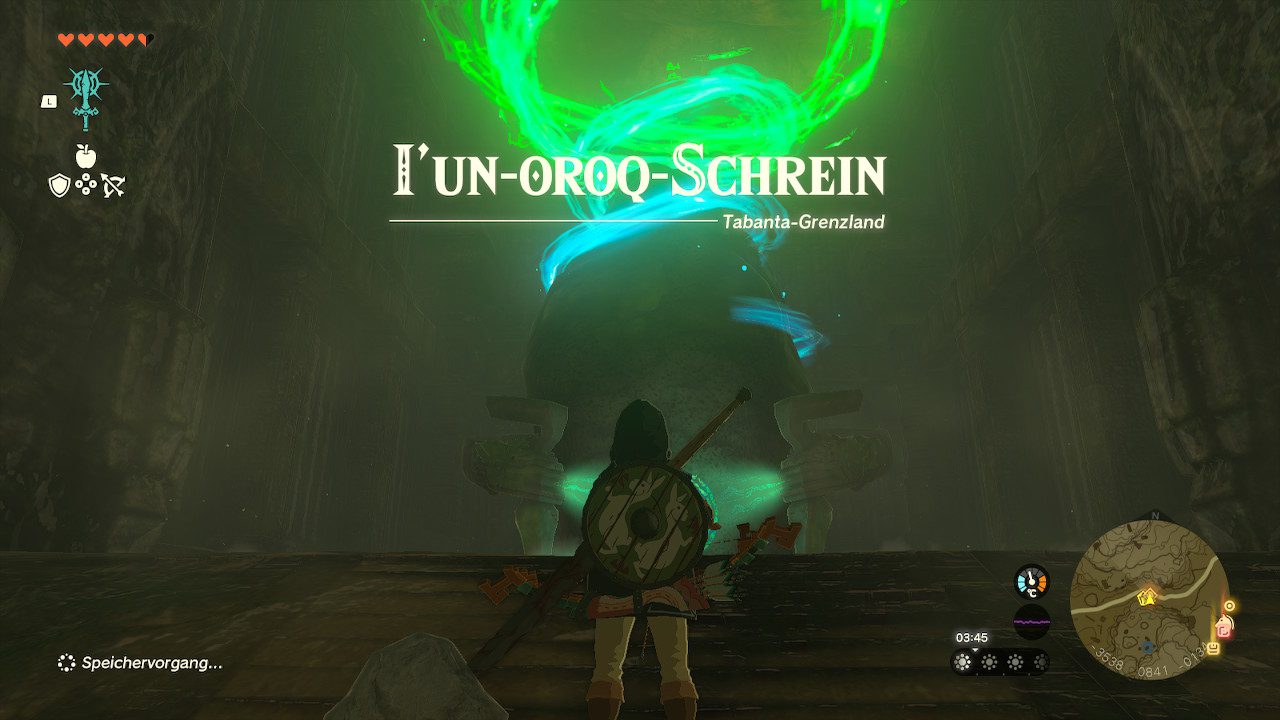Click the arrow under the 03:45 clock
The height and width of the screenshot is (720, 1280).
click(x=974, y=649)
